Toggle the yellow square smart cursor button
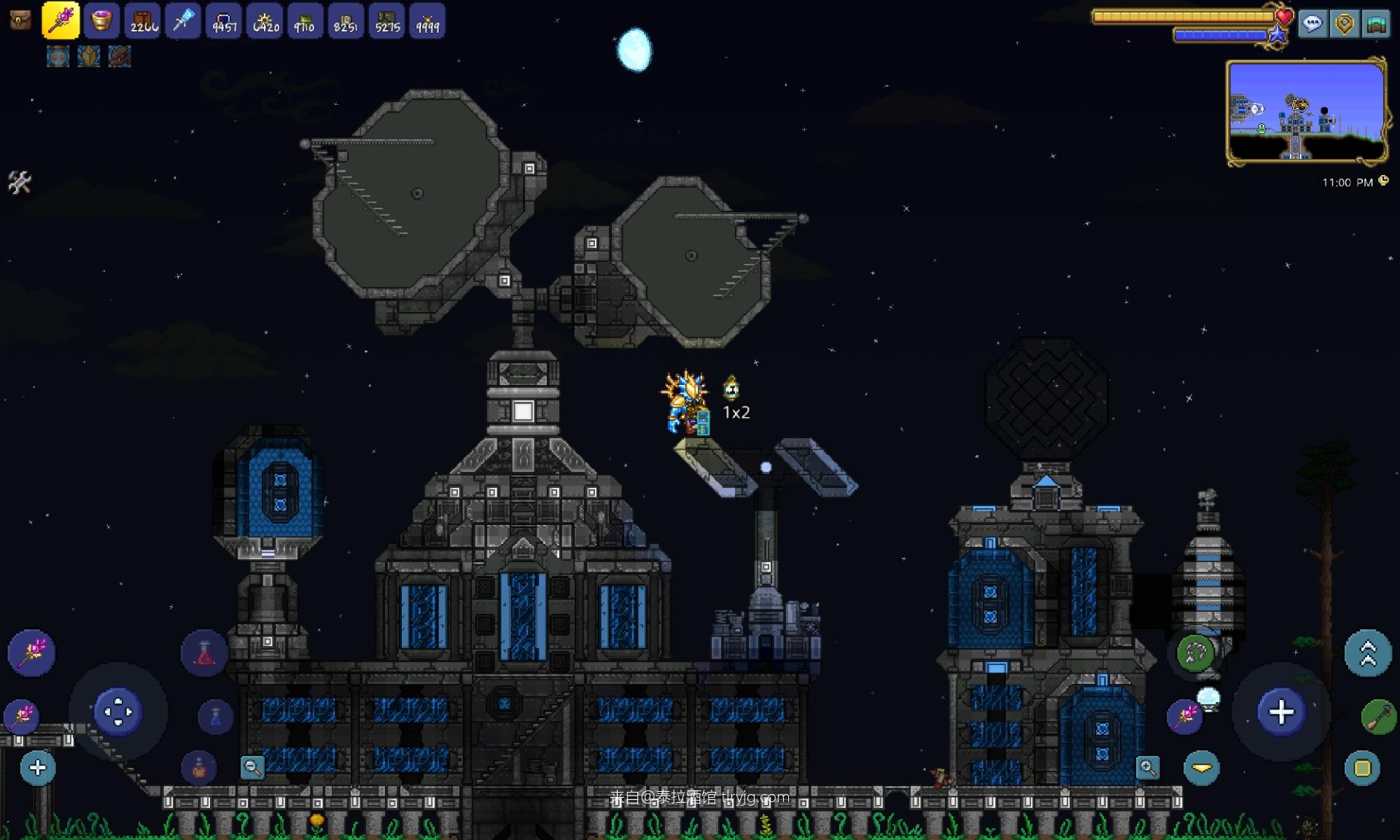1400x840 pixels. [x=1362, y=768]
